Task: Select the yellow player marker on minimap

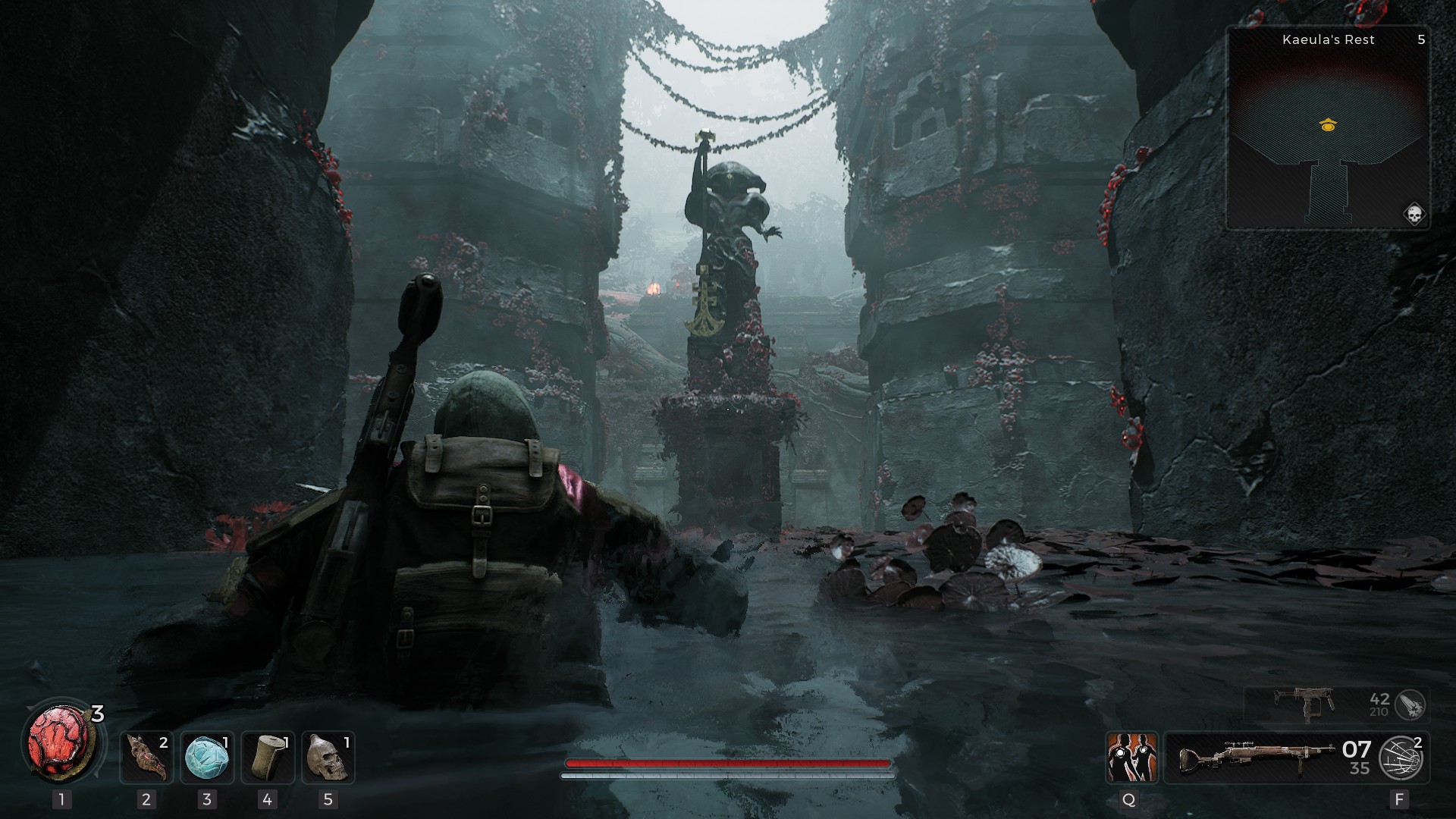Action: (x=1327, y=125)
